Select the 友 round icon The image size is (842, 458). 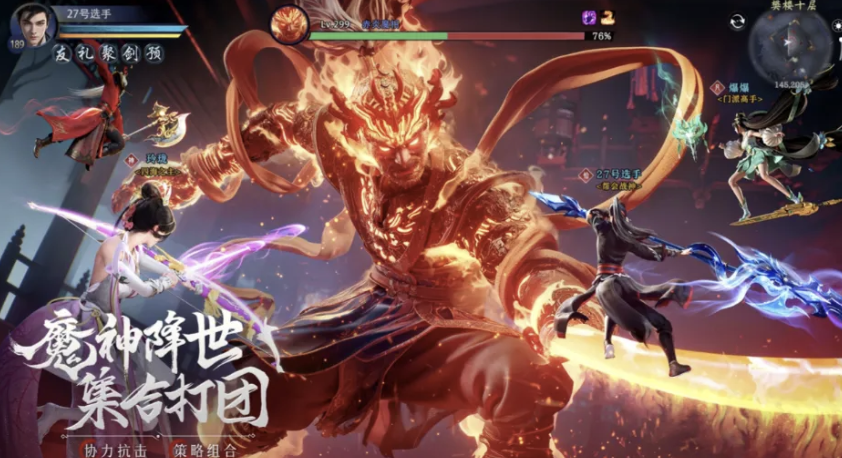tap(63, 54)
